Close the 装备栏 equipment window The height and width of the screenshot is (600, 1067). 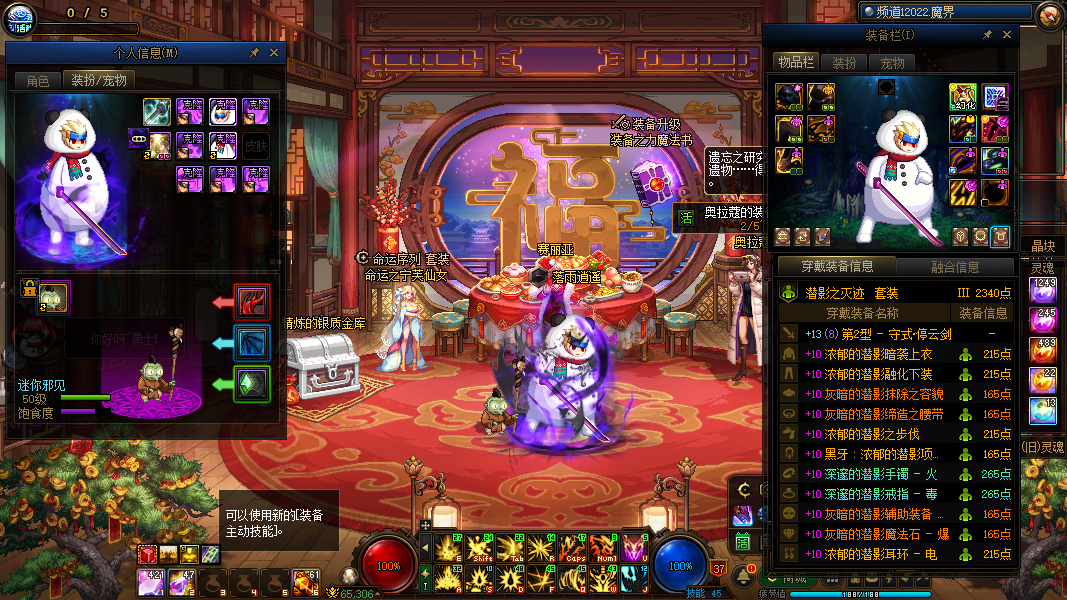click(1007, 35)
